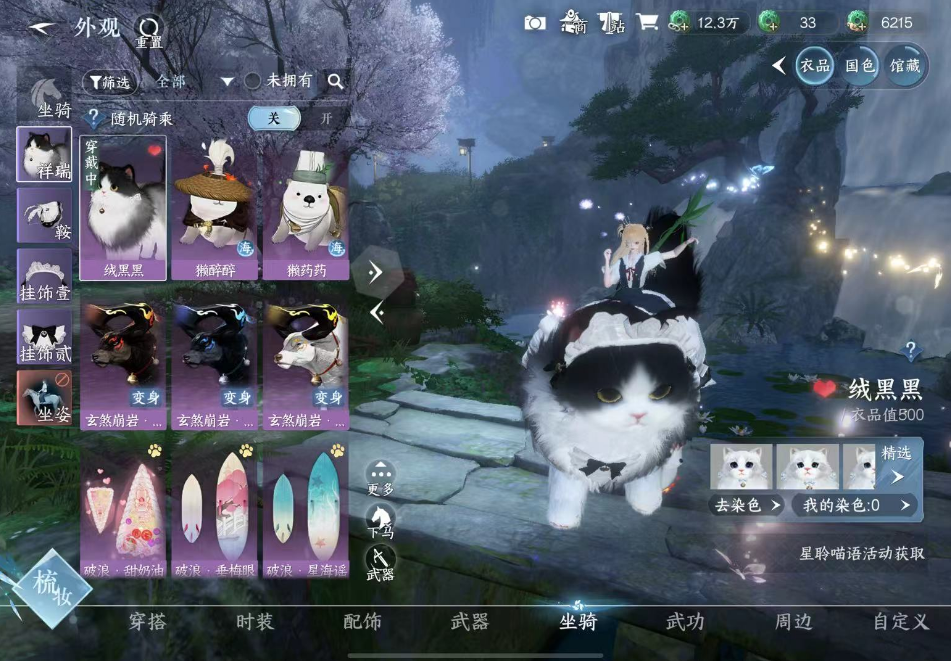951x661 pixels.
Task: Click the 下马 dismount button
Action: (x=380, y=520)
